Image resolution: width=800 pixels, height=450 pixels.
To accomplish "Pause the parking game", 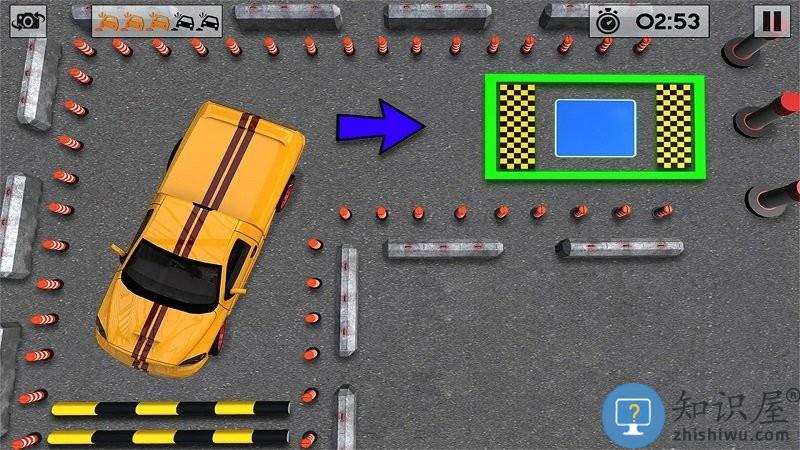I will [771, 20].
